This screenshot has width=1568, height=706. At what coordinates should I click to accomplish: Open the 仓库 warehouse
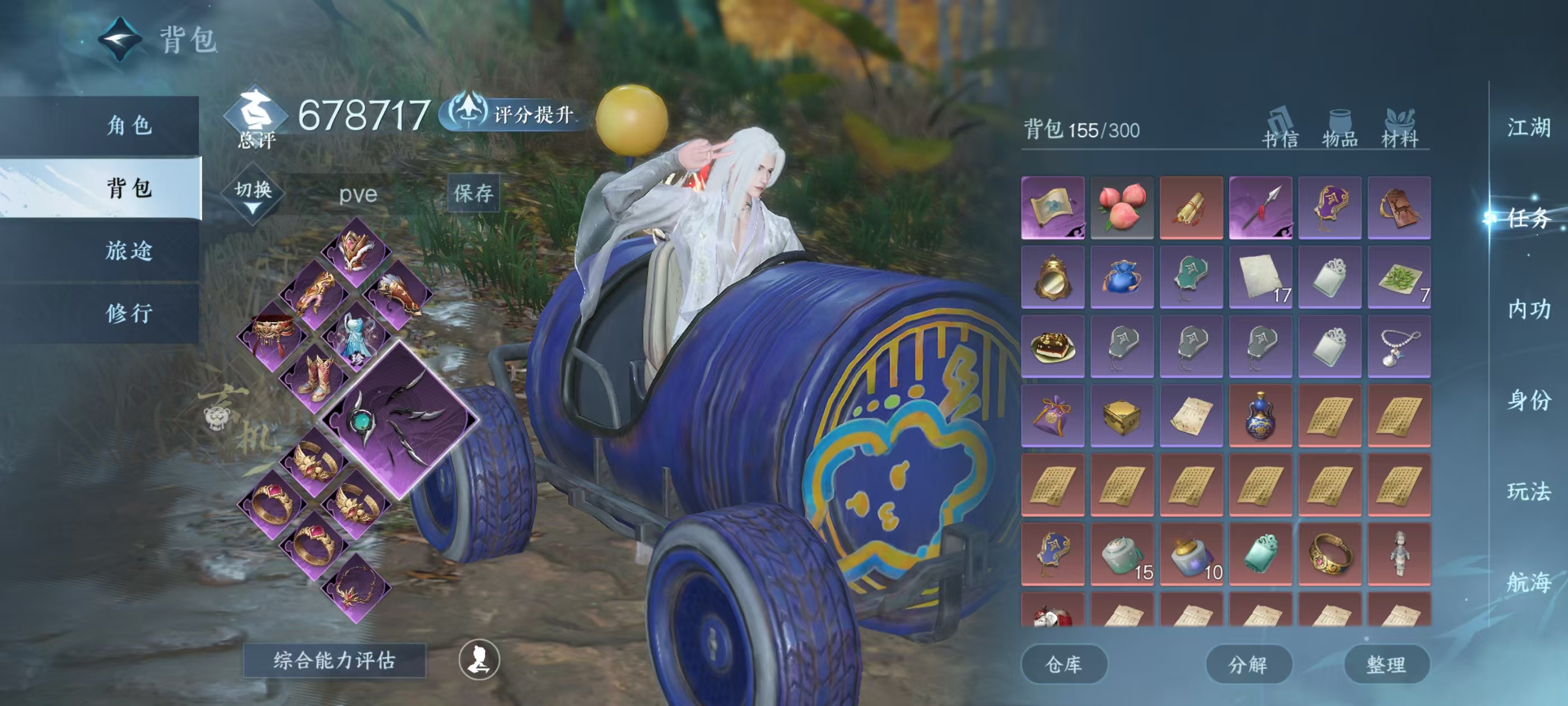point(1063,664)
